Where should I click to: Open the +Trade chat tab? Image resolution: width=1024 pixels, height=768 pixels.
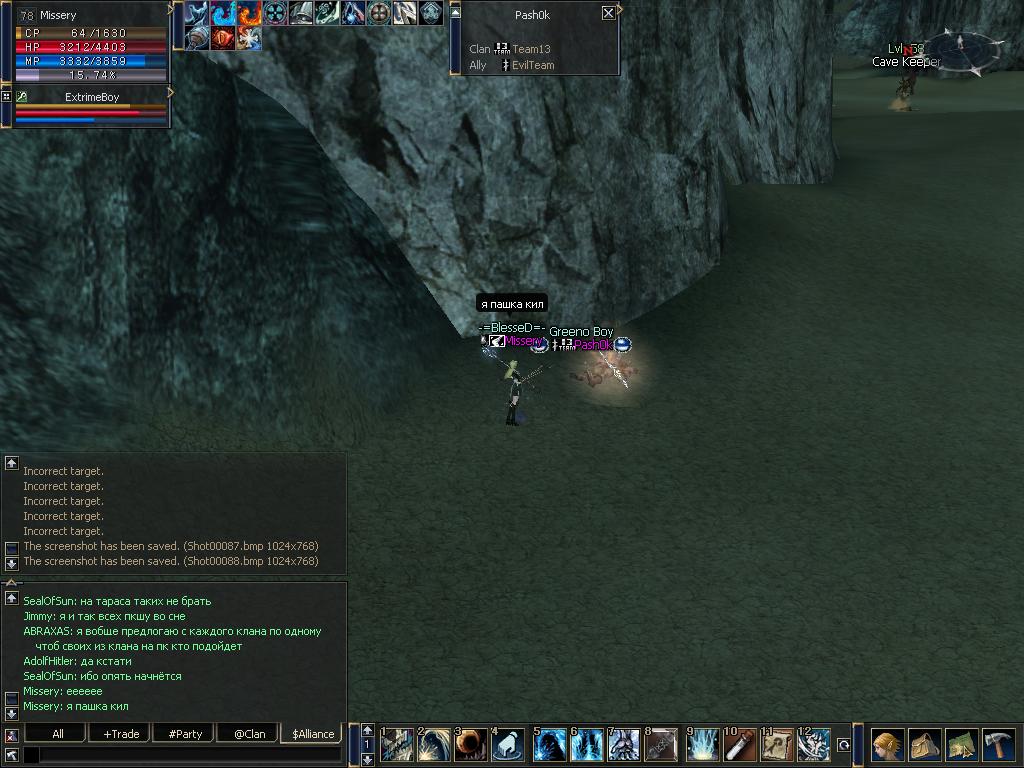(121, 734)
